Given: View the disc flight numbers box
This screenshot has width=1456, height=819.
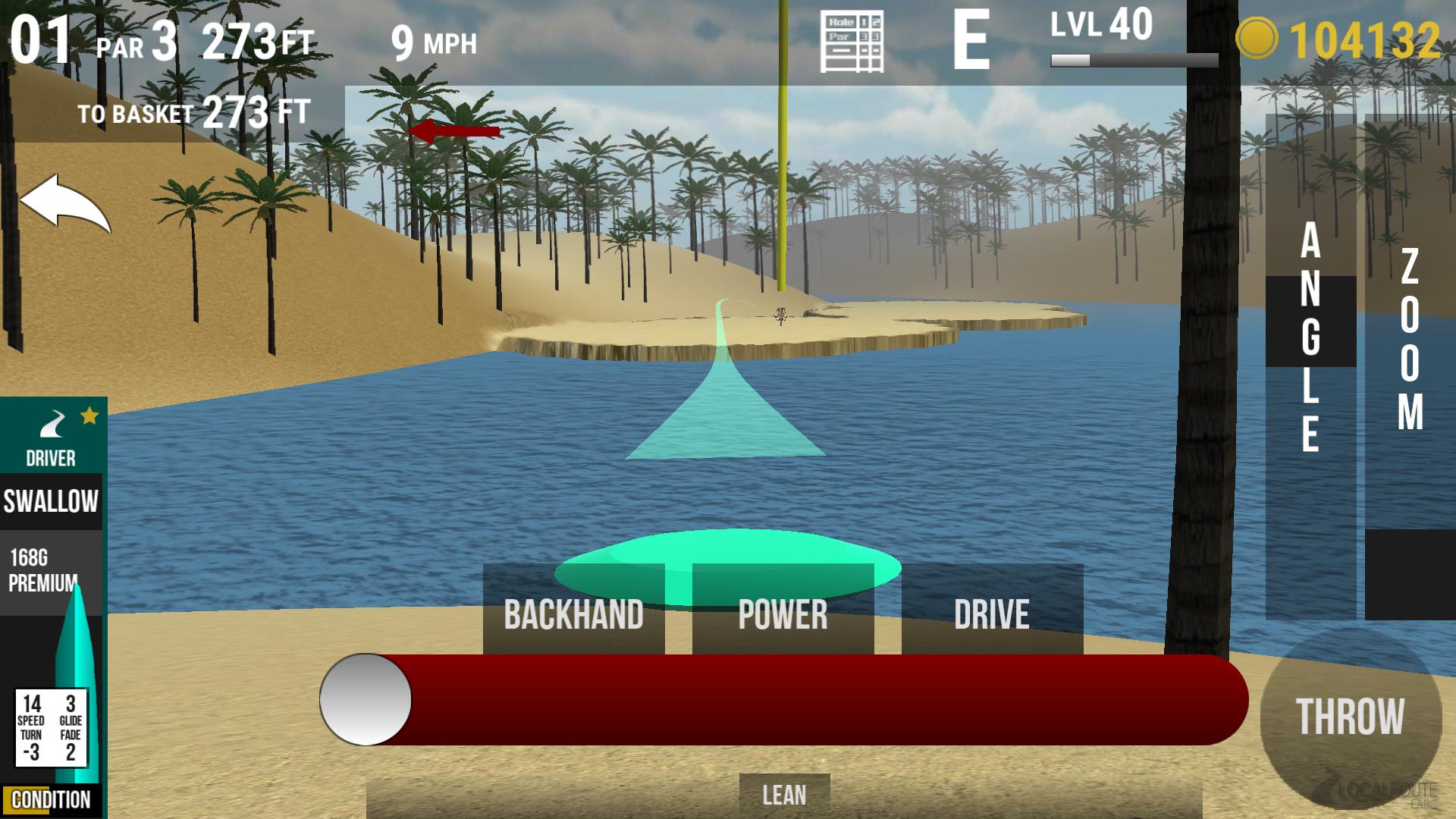Looking at the screenshot, I should point(51,728).
